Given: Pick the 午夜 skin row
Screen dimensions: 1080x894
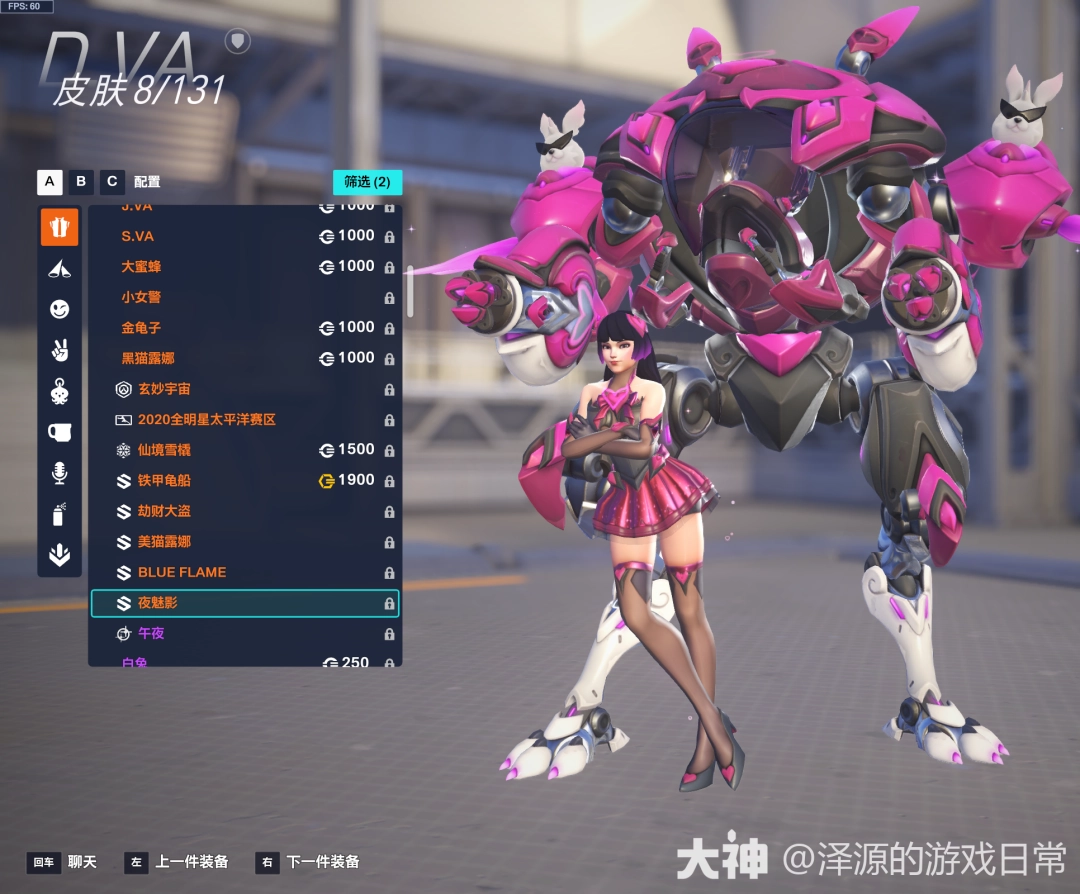Looking at the screenshot, I should click(x=244, y=634).
